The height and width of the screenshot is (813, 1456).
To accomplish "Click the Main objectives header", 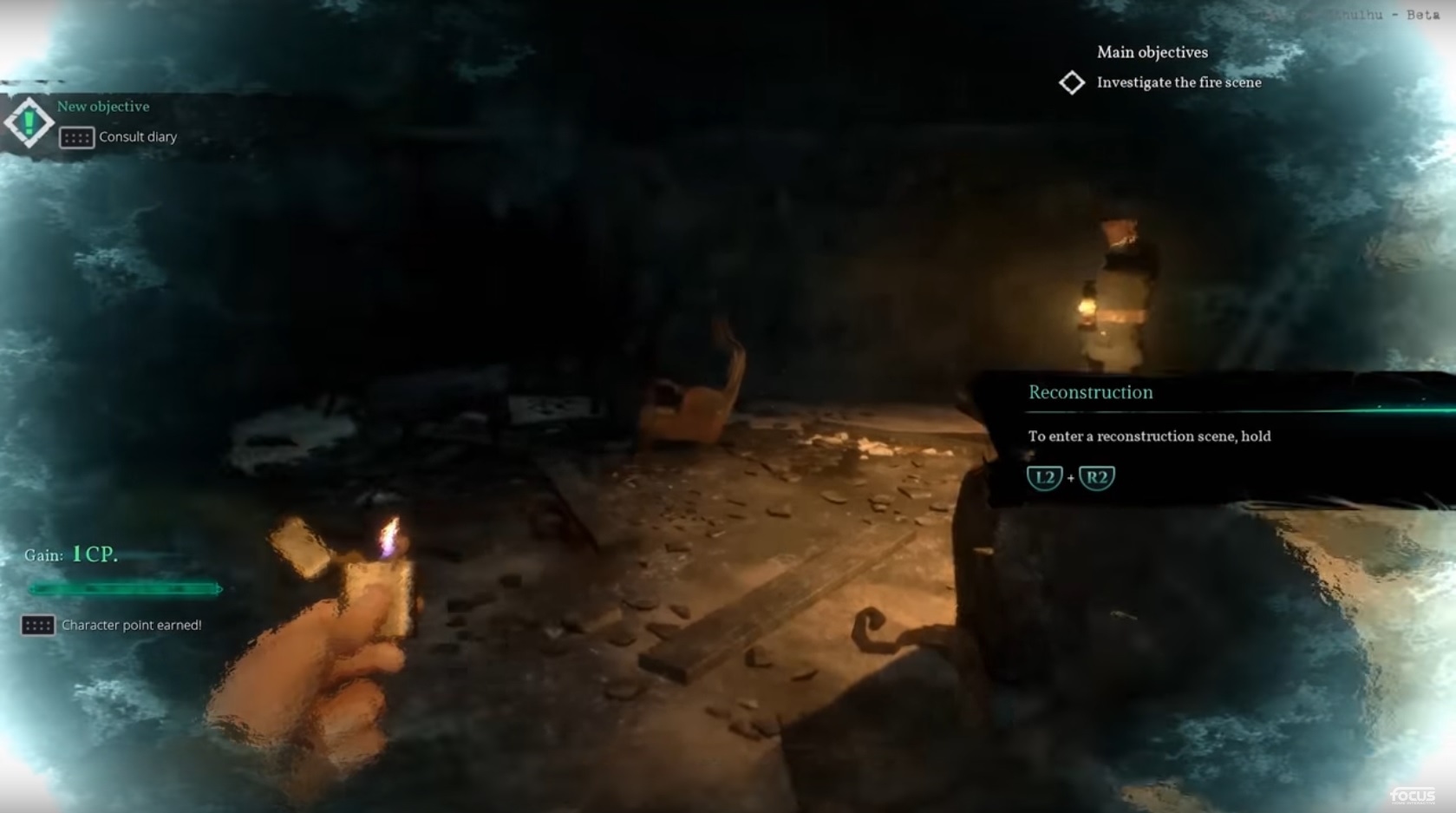I will (1152, 52).
